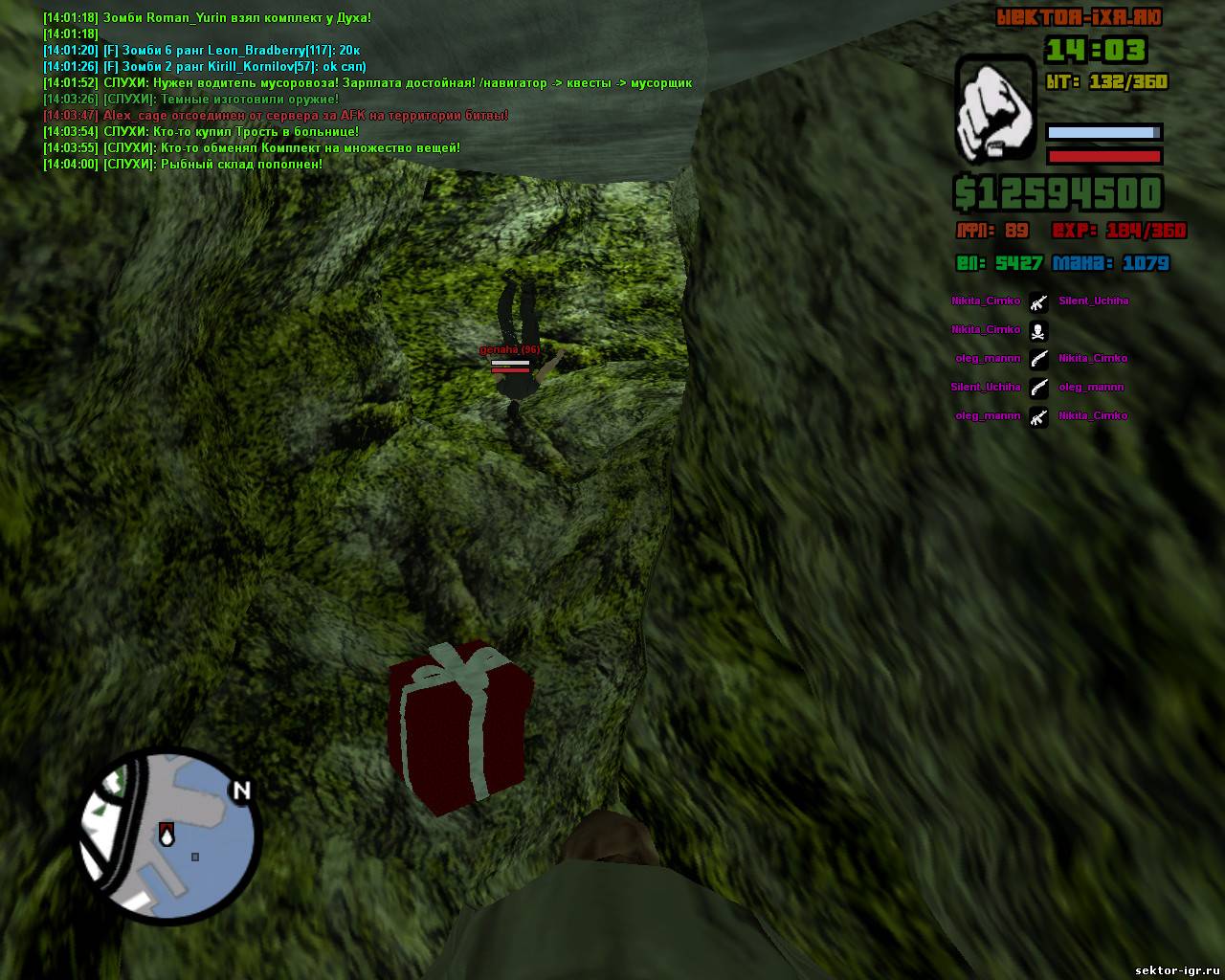The width and height of the screenshot is (1225, 980).
Task: Click the rifle icon beside Silent_Uchiha's death
Action: (x=1038, y=301)
